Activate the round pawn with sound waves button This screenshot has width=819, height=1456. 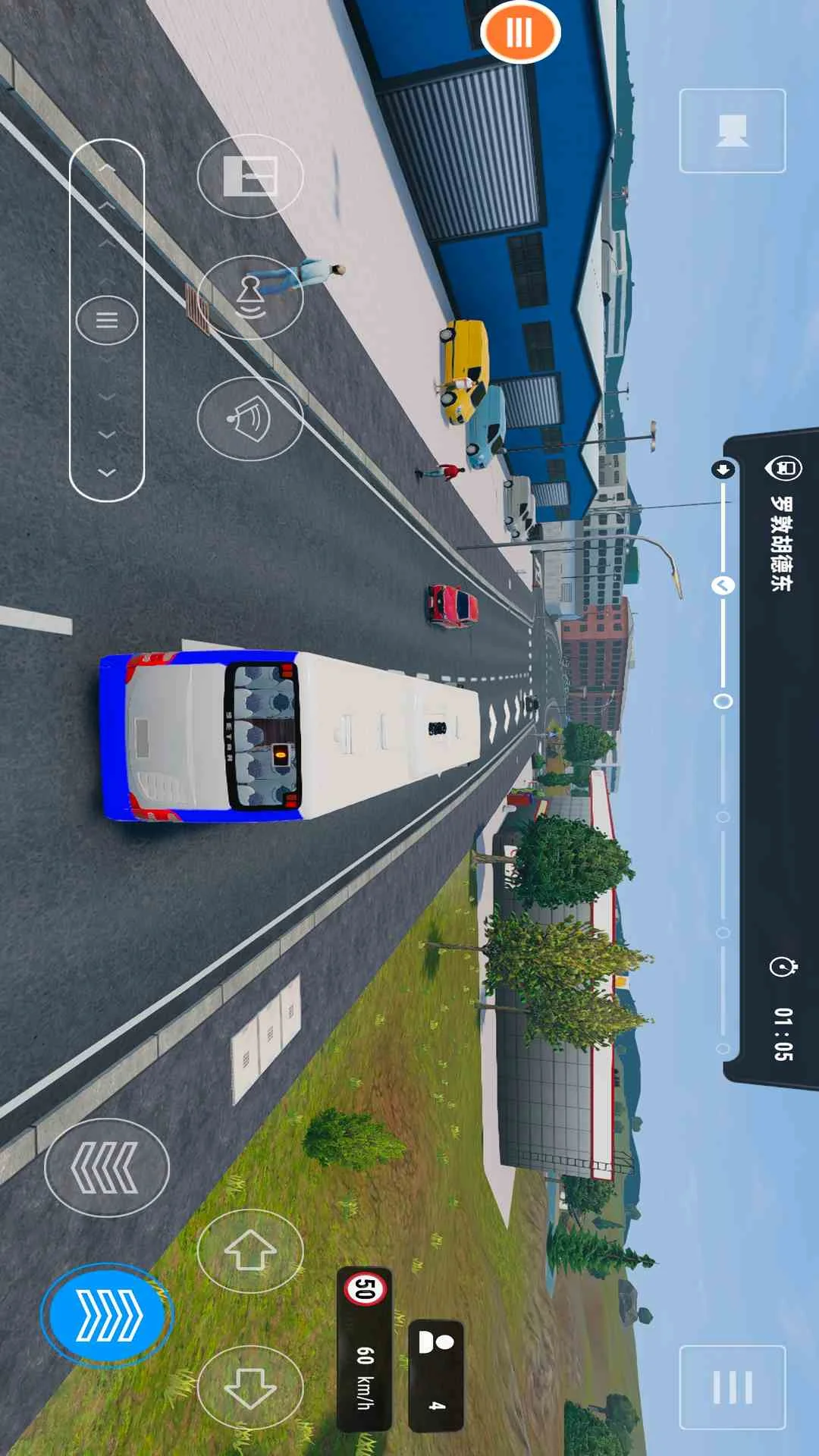250,297
